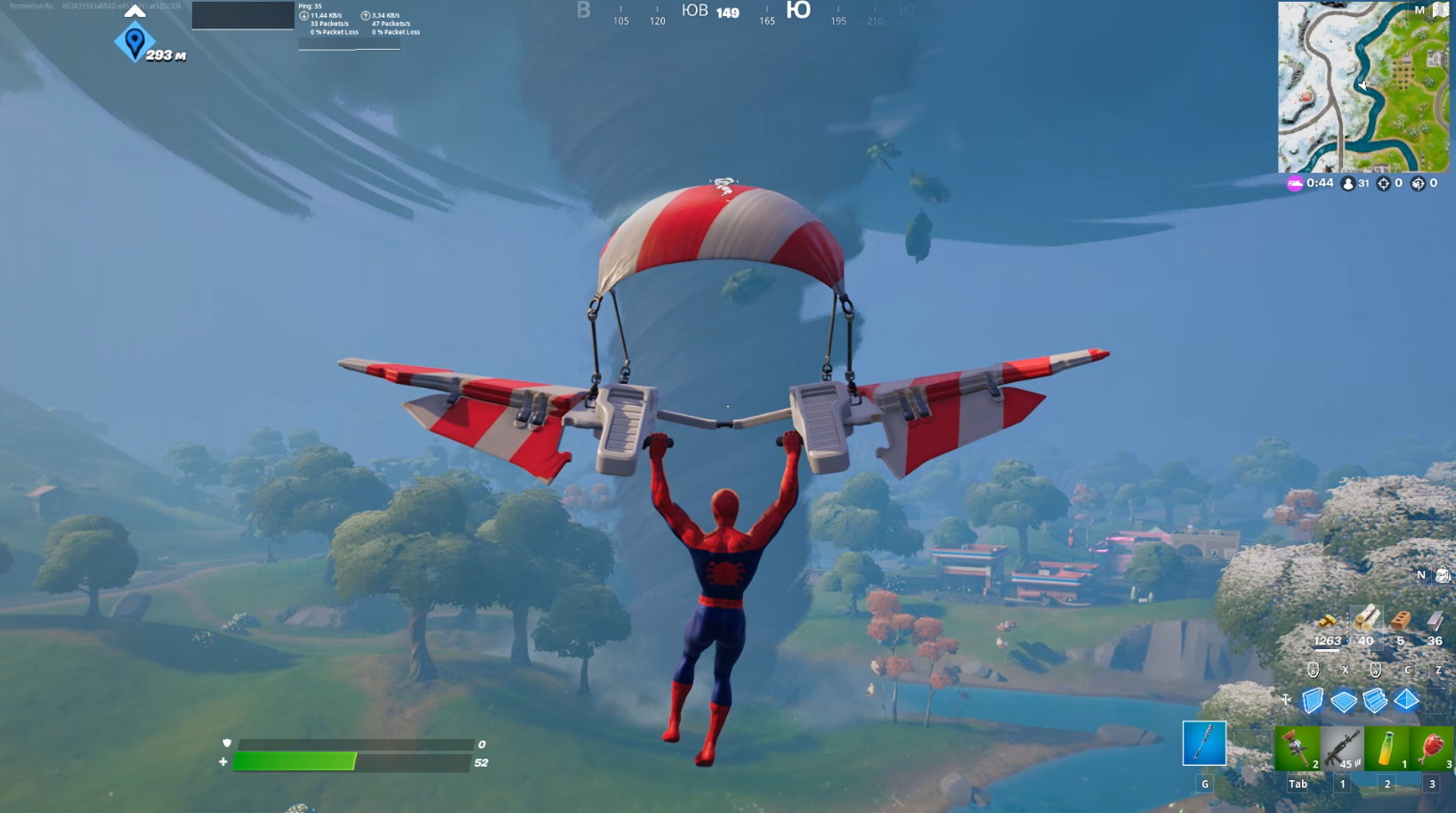The height and width of the screenshot is (813, 1456).
Task: Choose the wall building piece
Action: coord(1313,701)
